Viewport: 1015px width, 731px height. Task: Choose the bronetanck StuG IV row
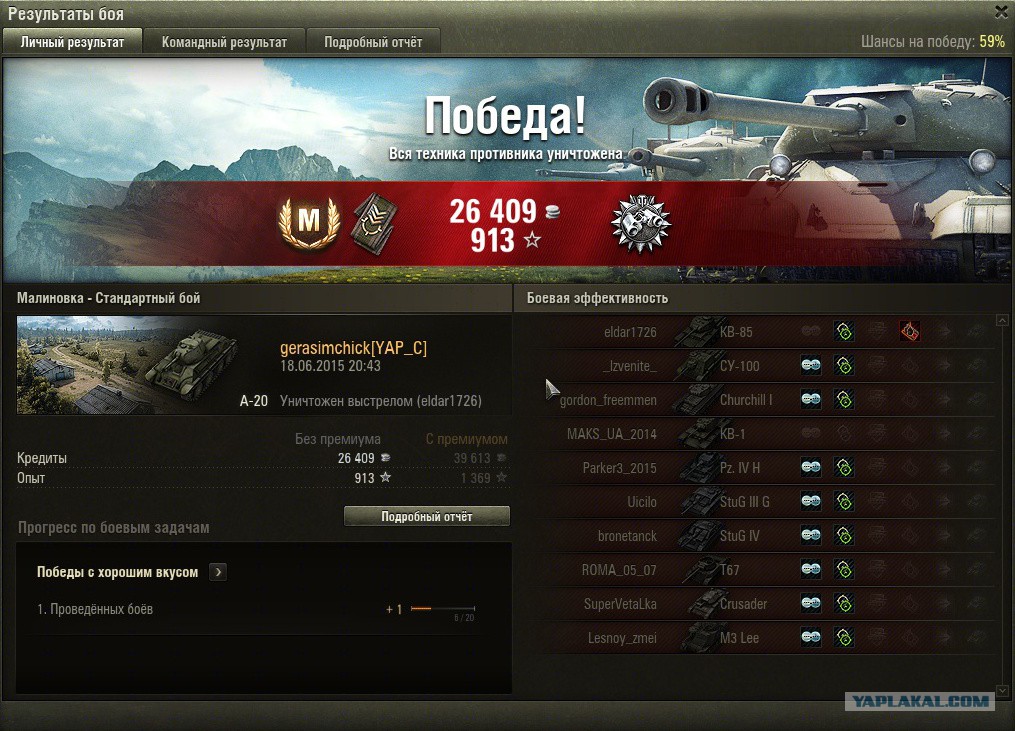[760, 536]
